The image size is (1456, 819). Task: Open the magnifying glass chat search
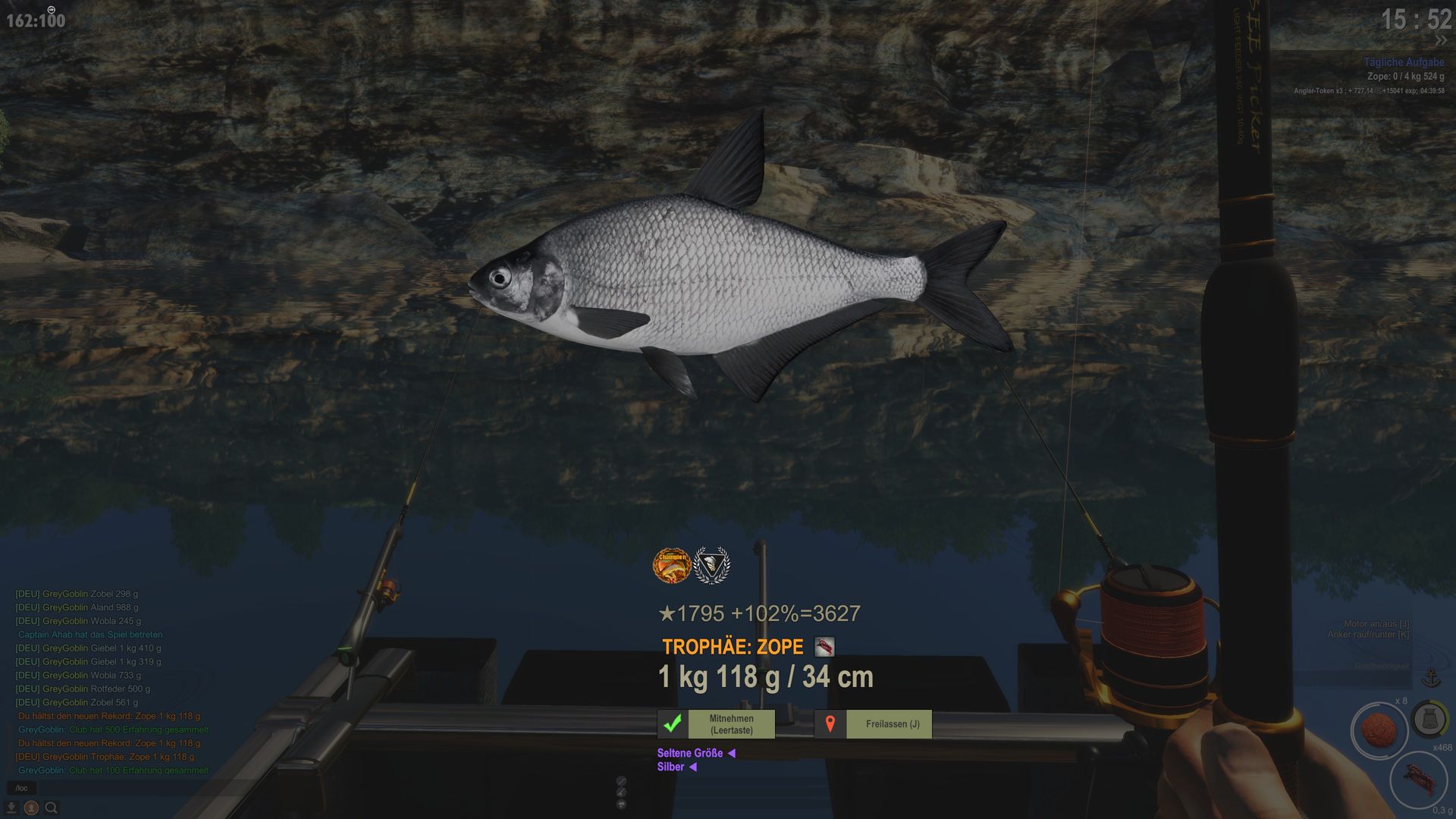click(51, 808)
